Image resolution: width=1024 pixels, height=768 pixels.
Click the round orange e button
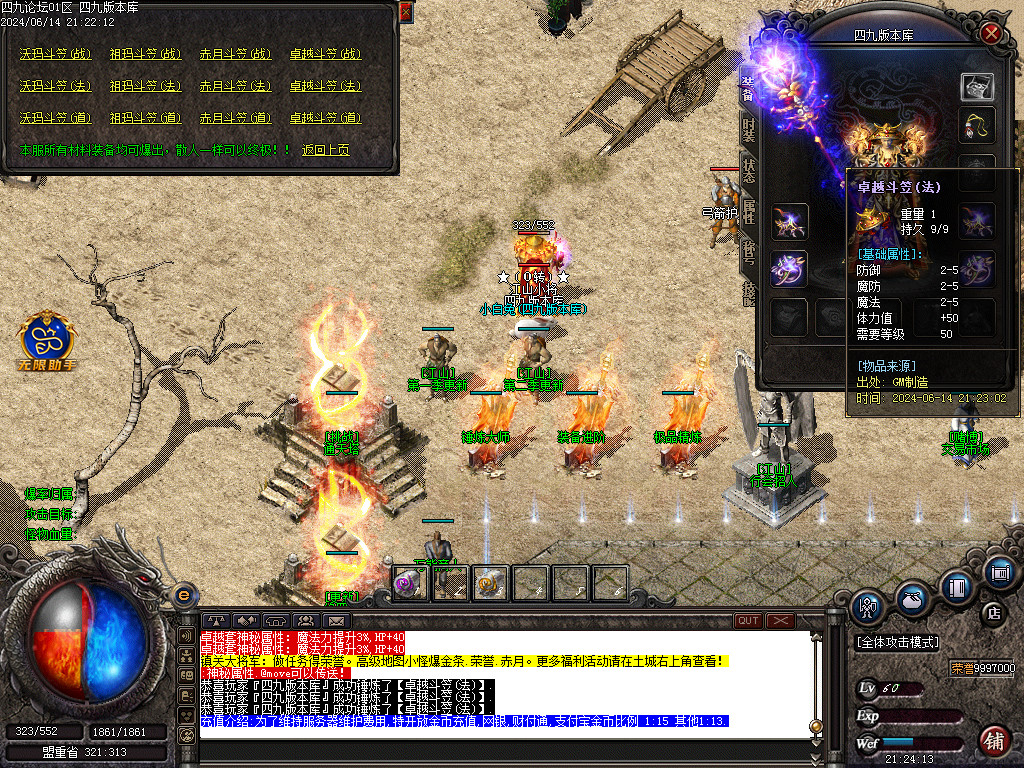183,594
